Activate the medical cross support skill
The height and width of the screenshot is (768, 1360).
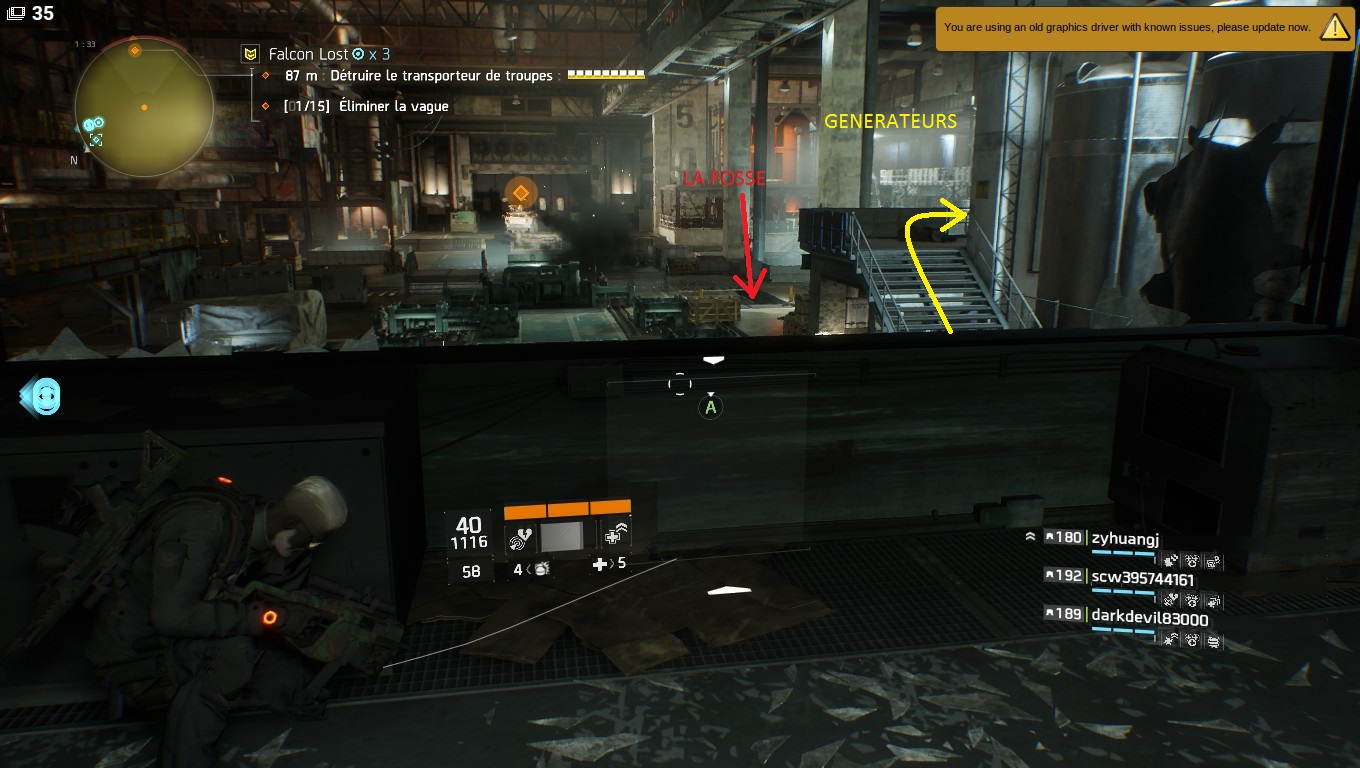pyautogui.click(x=616, y=537)
